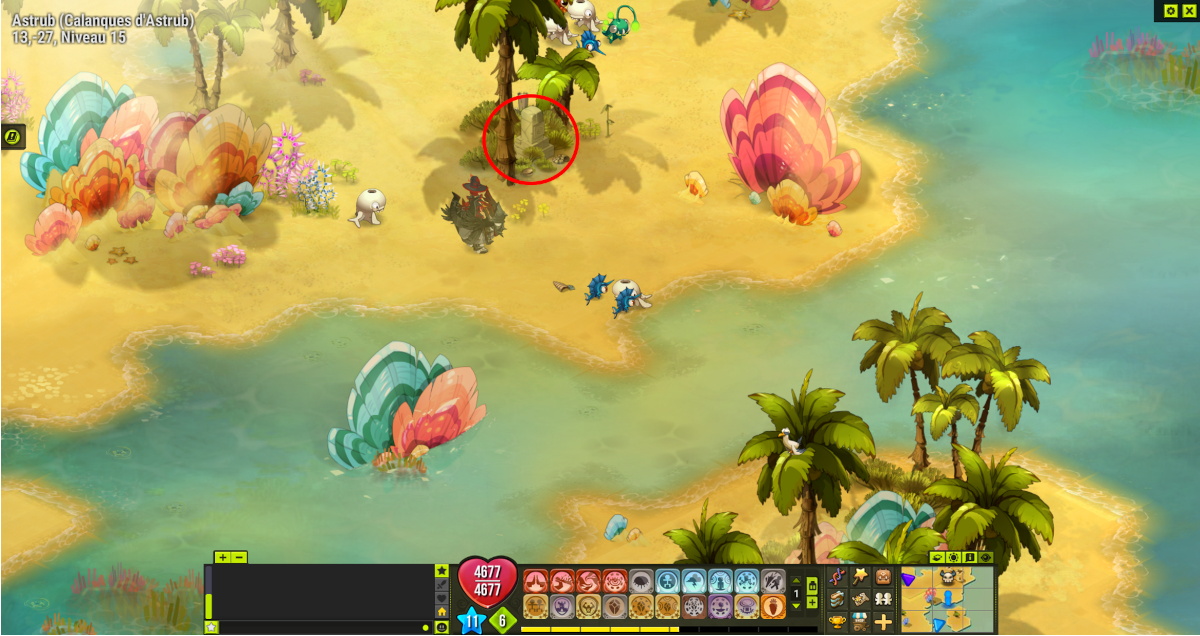Enlarge the chat box with the plus button
This screenshot has height=636, width=1200.
click(x=222, y=557)
